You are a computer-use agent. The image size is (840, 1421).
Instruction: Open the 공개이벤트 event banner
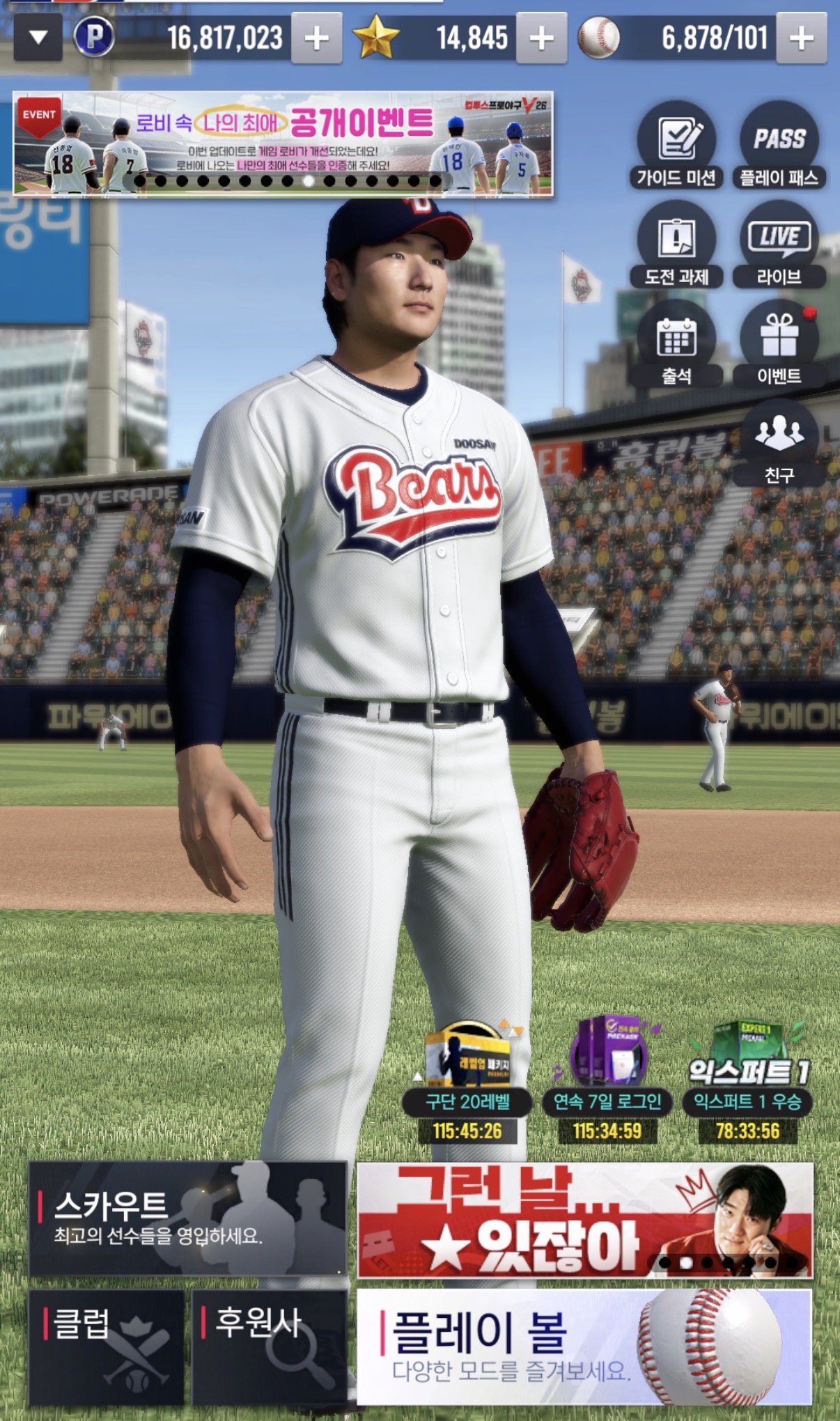(x=283, y=144)
